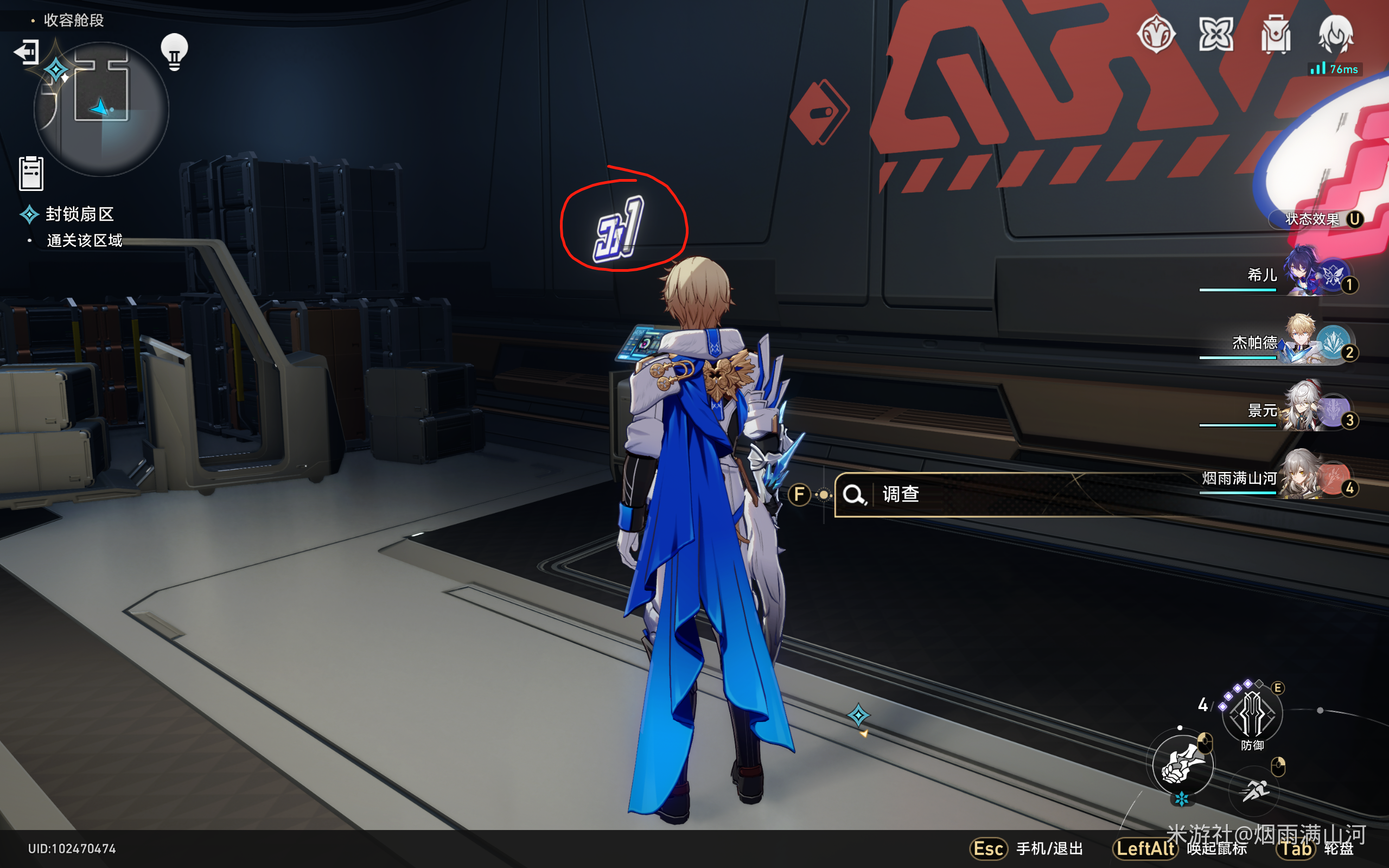Image resolution: width=1389 pixels, height=868 pixels.
Task: Use the gauntlet basic attack button
Action: [x=1182, y=764]
